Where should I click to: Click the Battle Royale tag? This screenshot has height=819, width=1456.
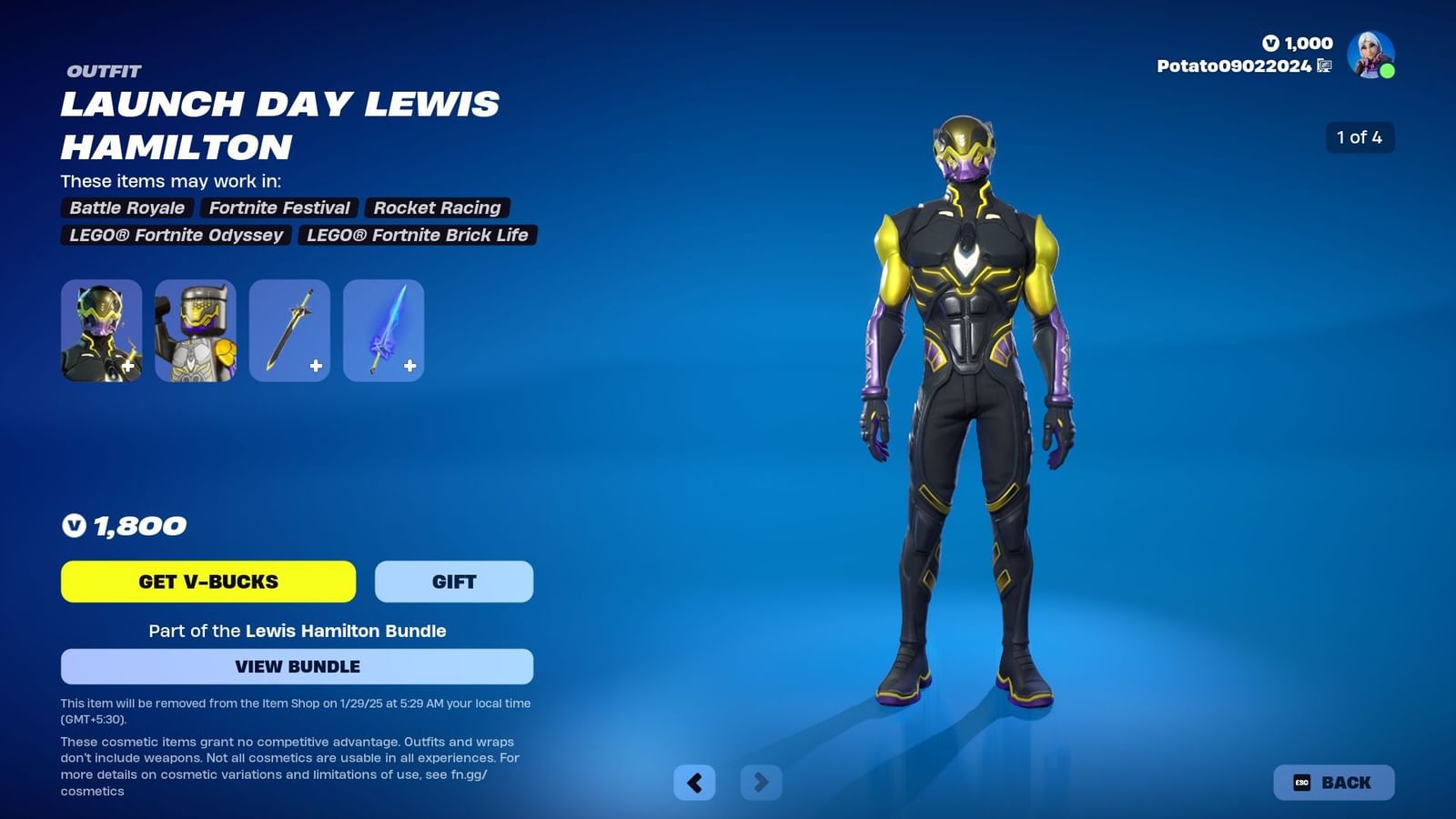126,207
